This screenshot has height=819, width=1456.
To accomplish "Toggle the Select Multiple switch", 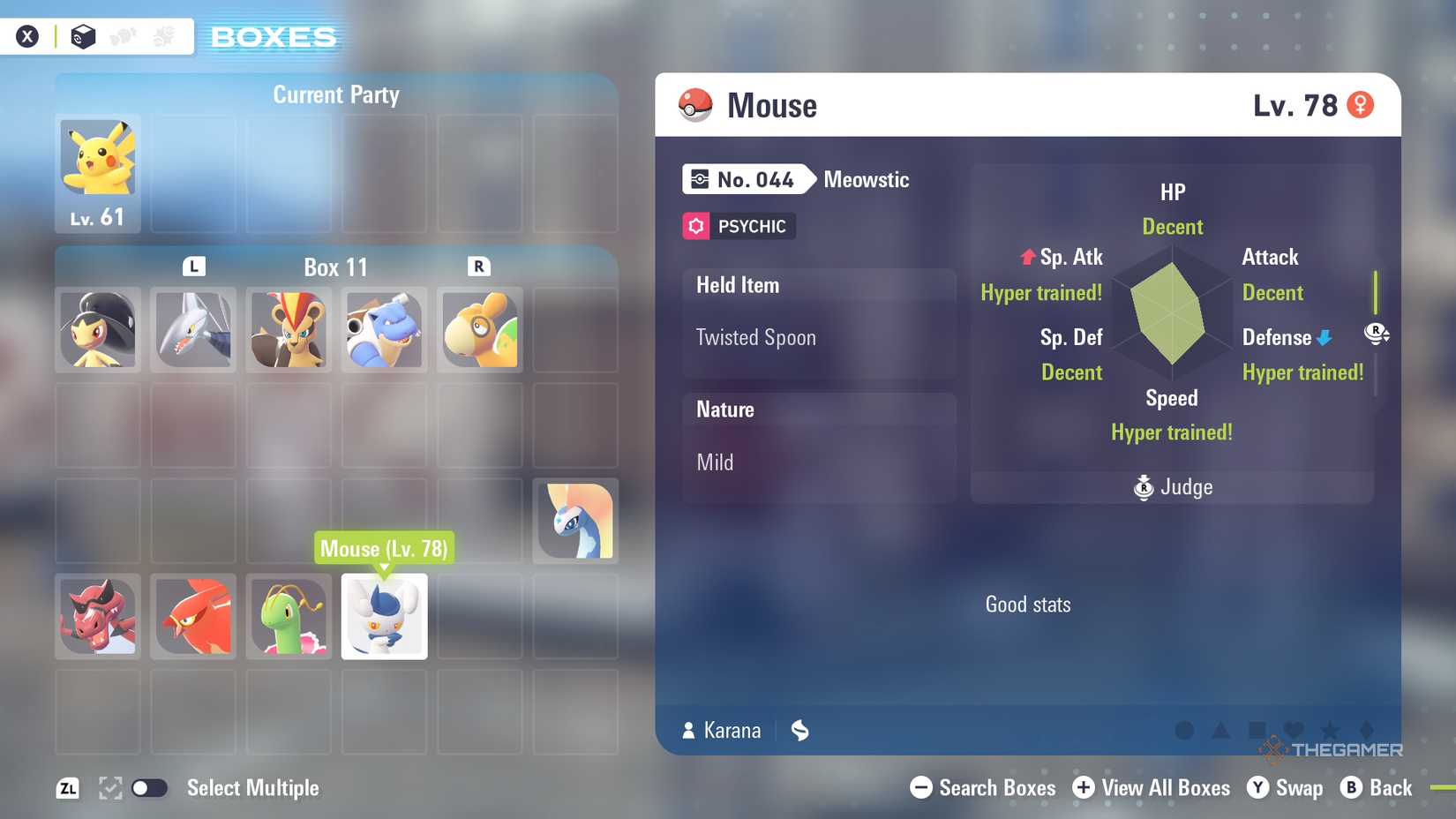I will pyautogui.click(x=149, y=788).
